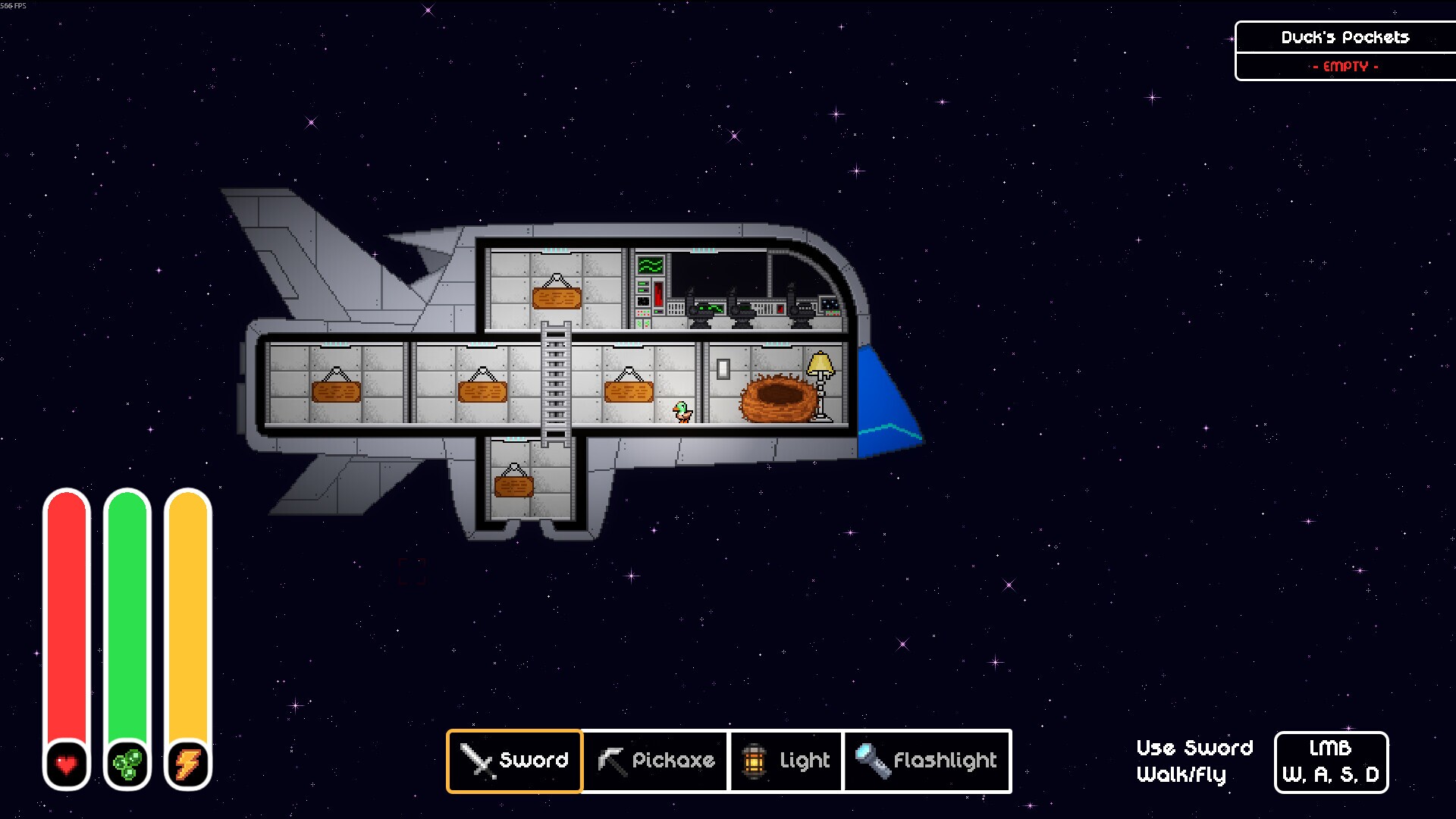1456x819 pixels.
Task: Equip the Pickaxe from the hotbar
Action: click(x=655, y=761)
